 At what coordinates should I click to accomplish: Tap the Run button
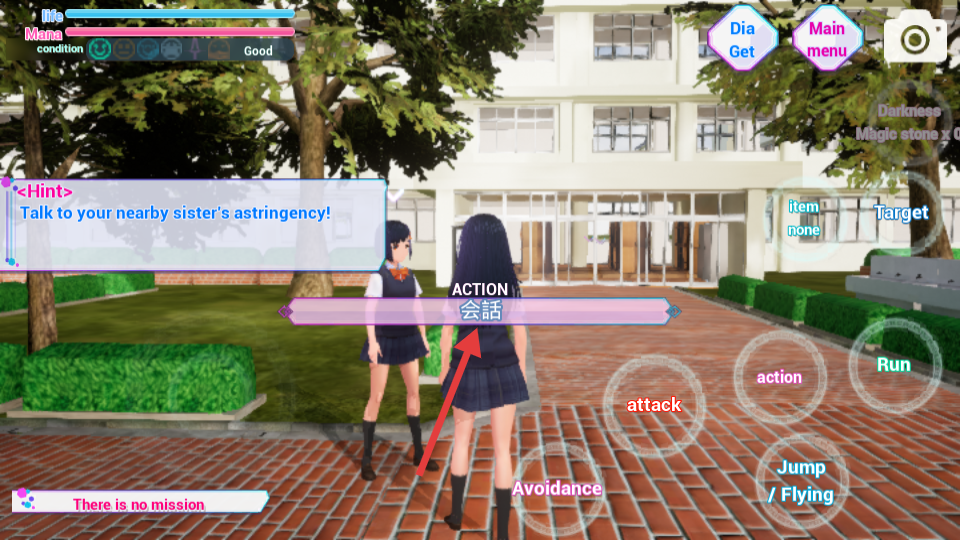[893, 364]
